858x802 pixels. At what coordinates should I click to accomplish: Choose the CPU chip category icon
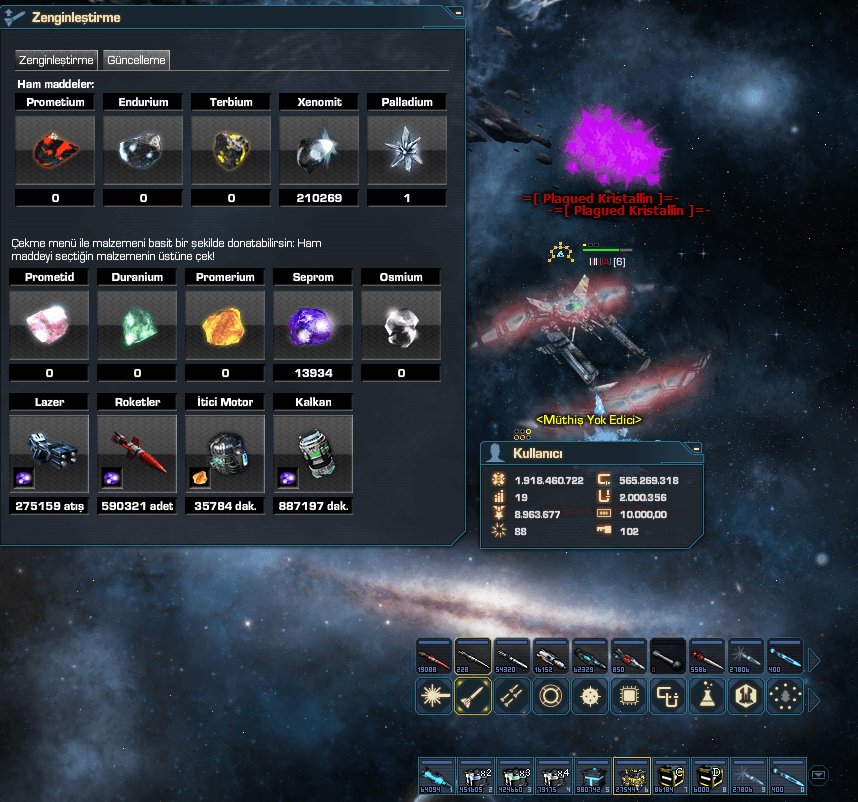(628, 696)
